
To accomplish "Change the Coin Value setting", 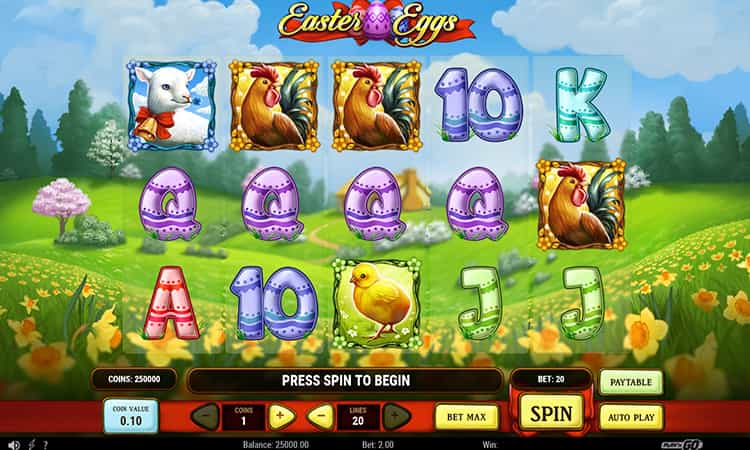I will tap(131, 416).
